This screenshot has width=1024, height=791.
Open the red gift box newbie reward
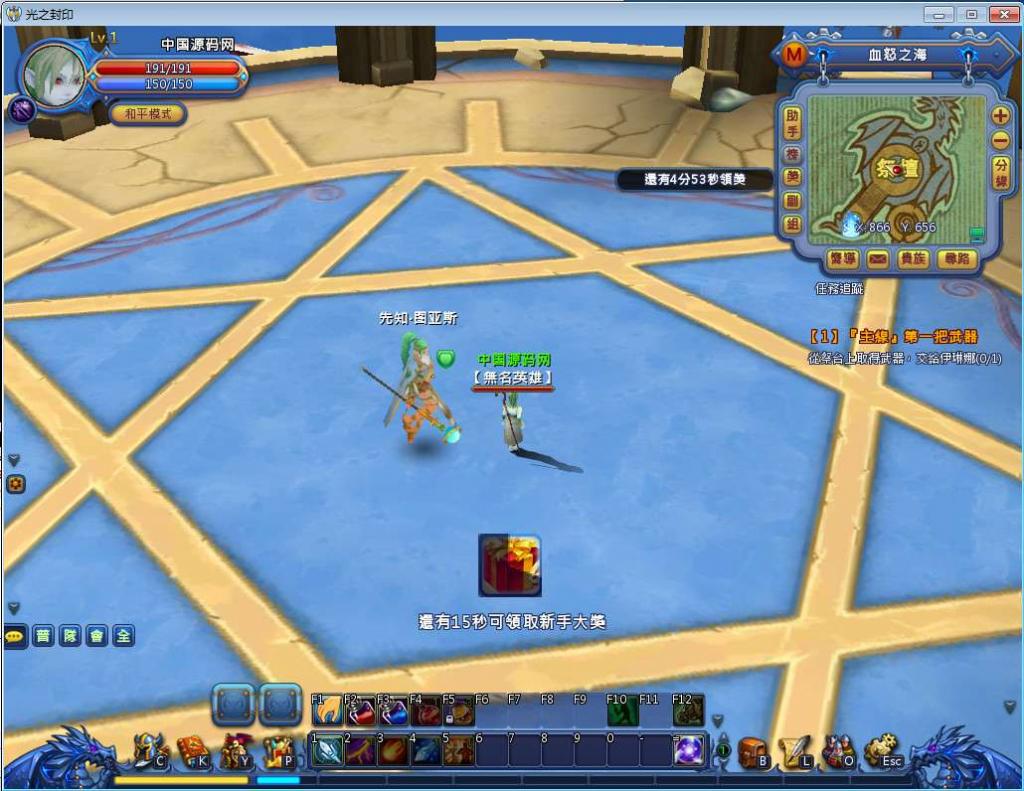coord(510,565)
